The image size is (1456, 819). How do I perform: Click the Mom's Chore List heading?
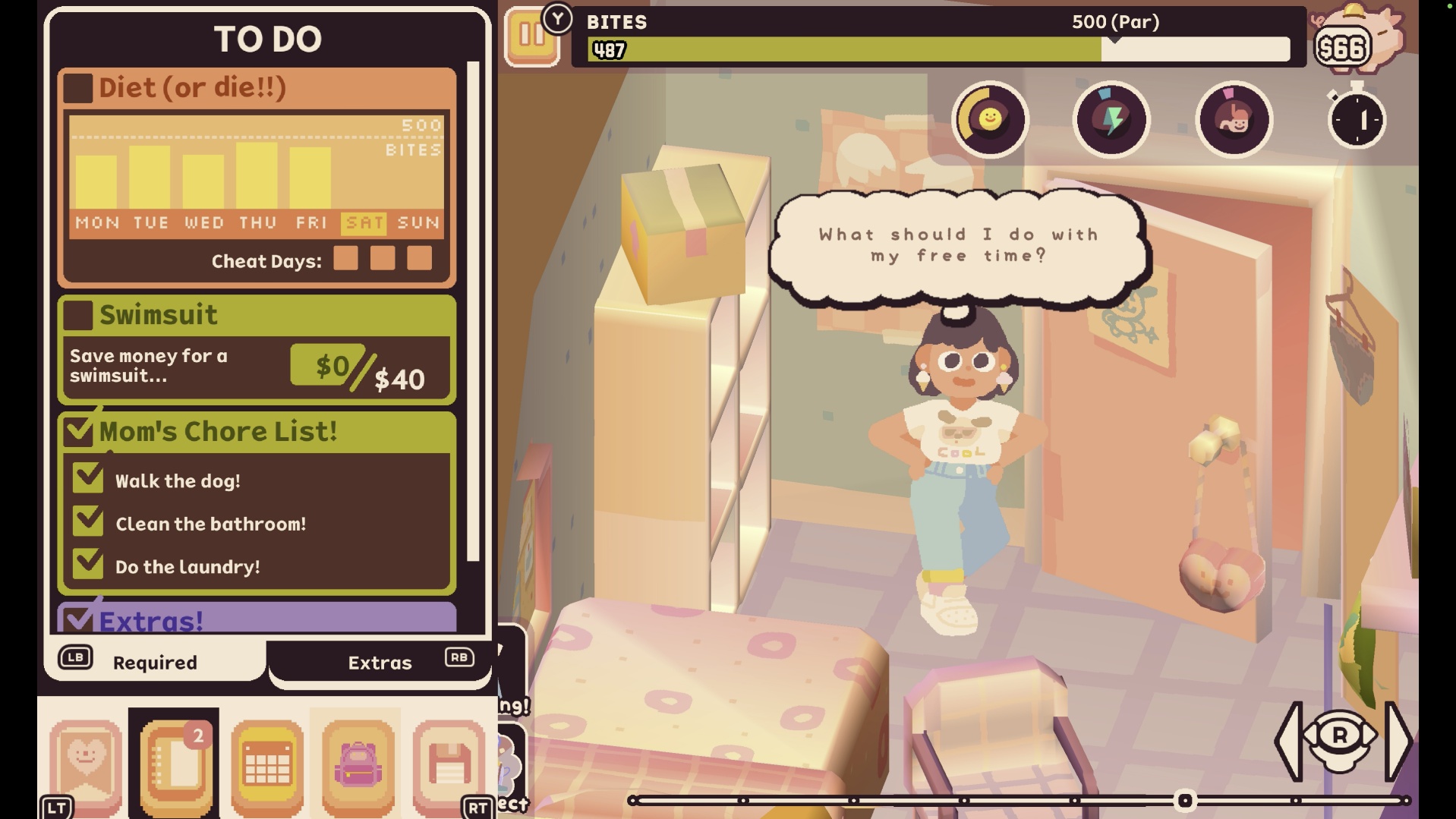tap(218, 431)
